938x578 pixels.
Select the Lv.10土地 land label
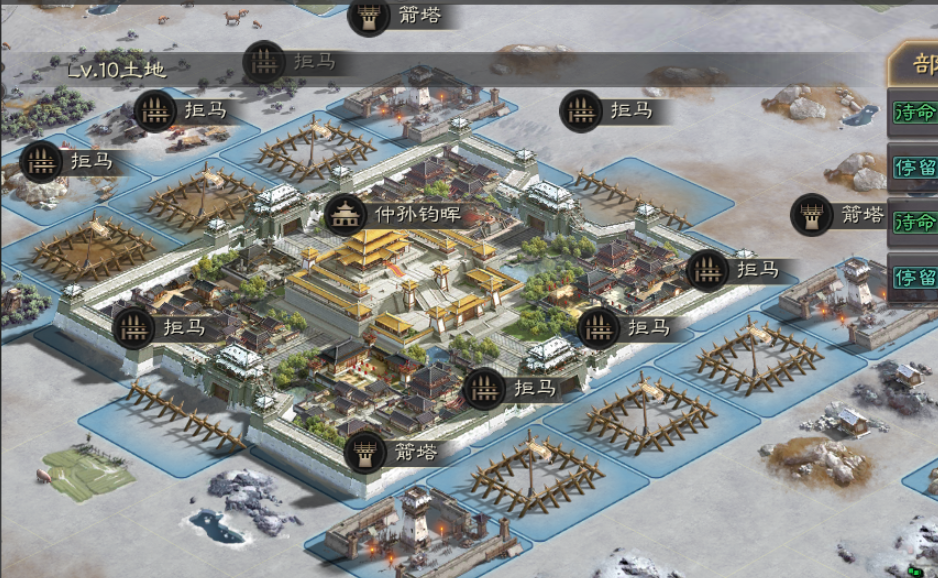(116, 70)
